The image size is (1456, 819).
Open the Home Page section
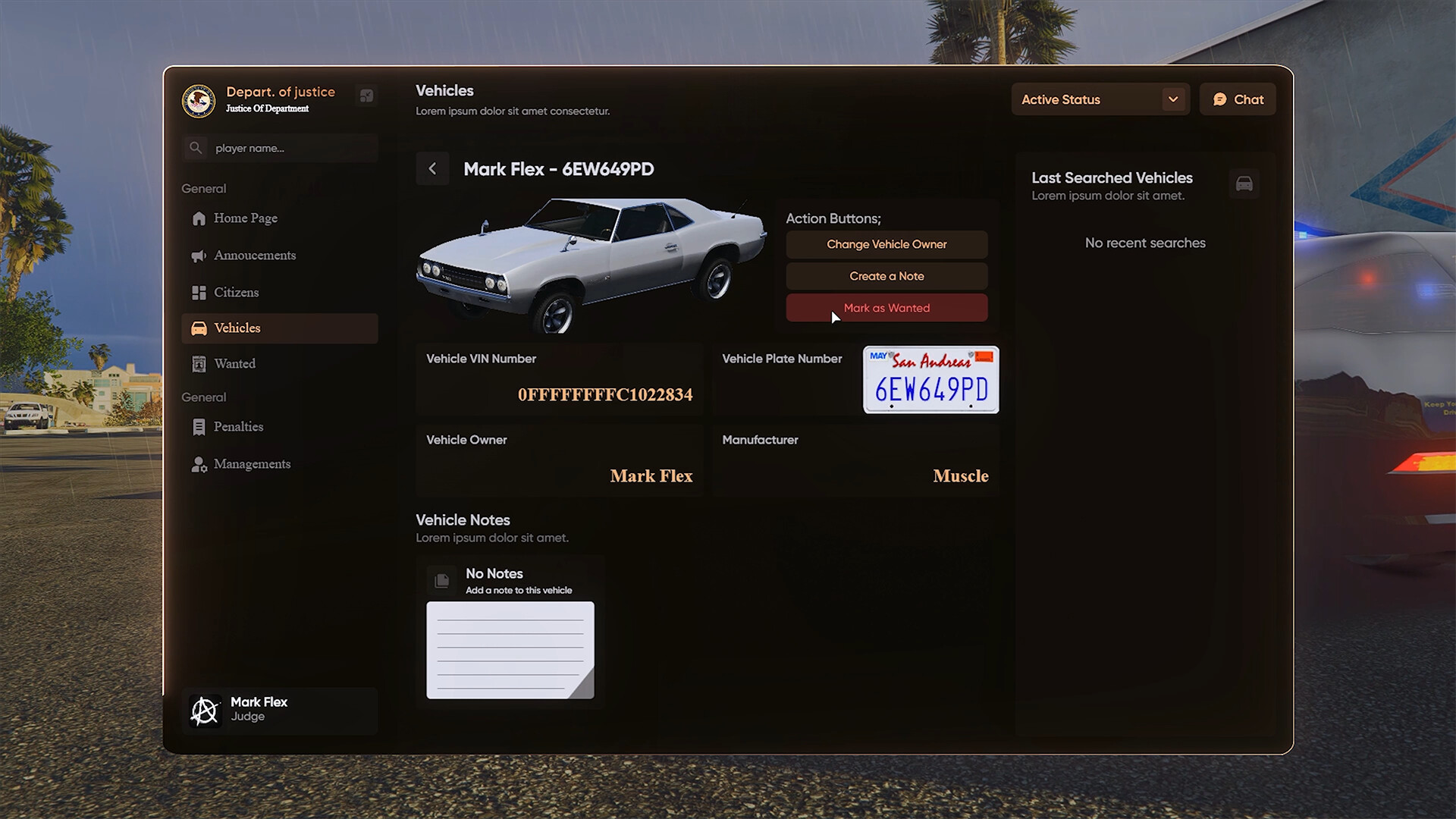pyautogui.click(x=245, y=218)
